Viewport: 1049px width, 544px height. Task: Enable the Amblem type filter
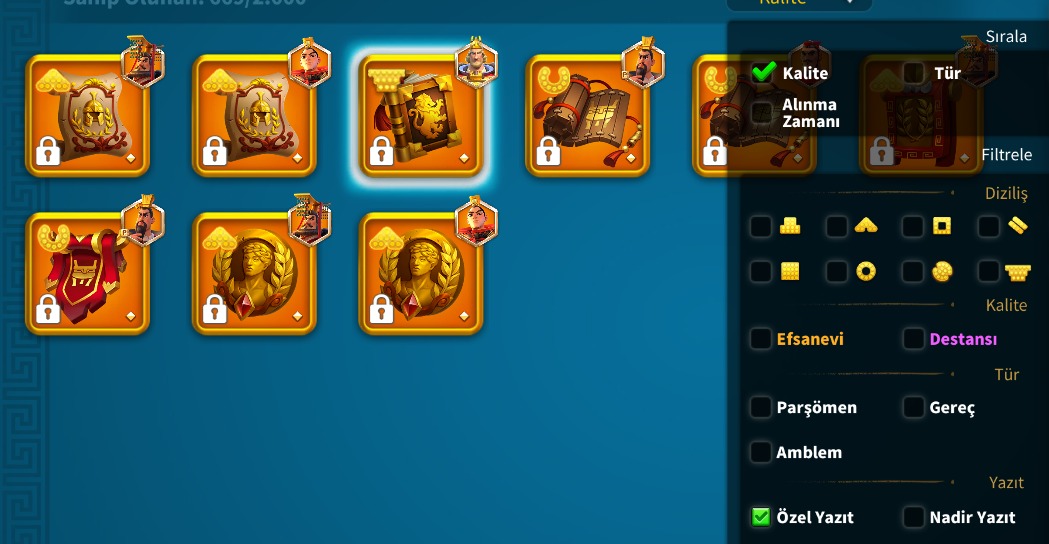(762, 452)
